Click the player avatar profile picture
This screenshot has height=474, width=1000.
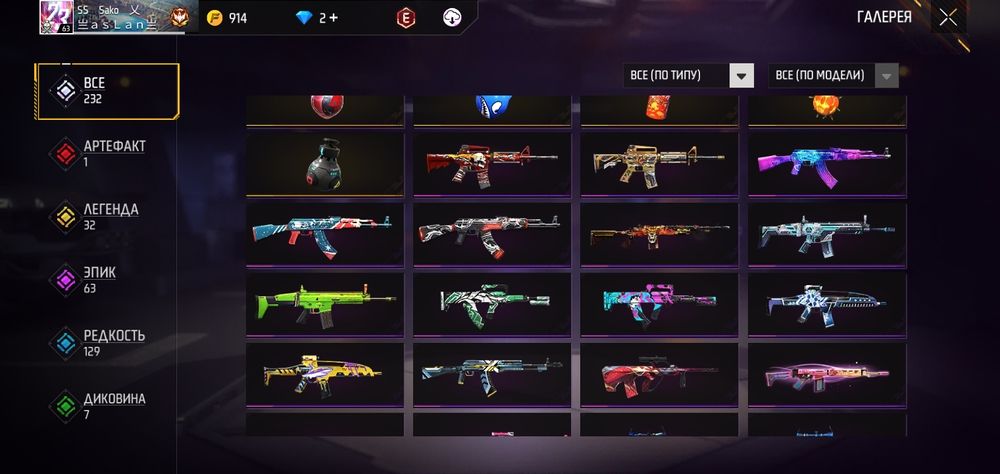55,17
